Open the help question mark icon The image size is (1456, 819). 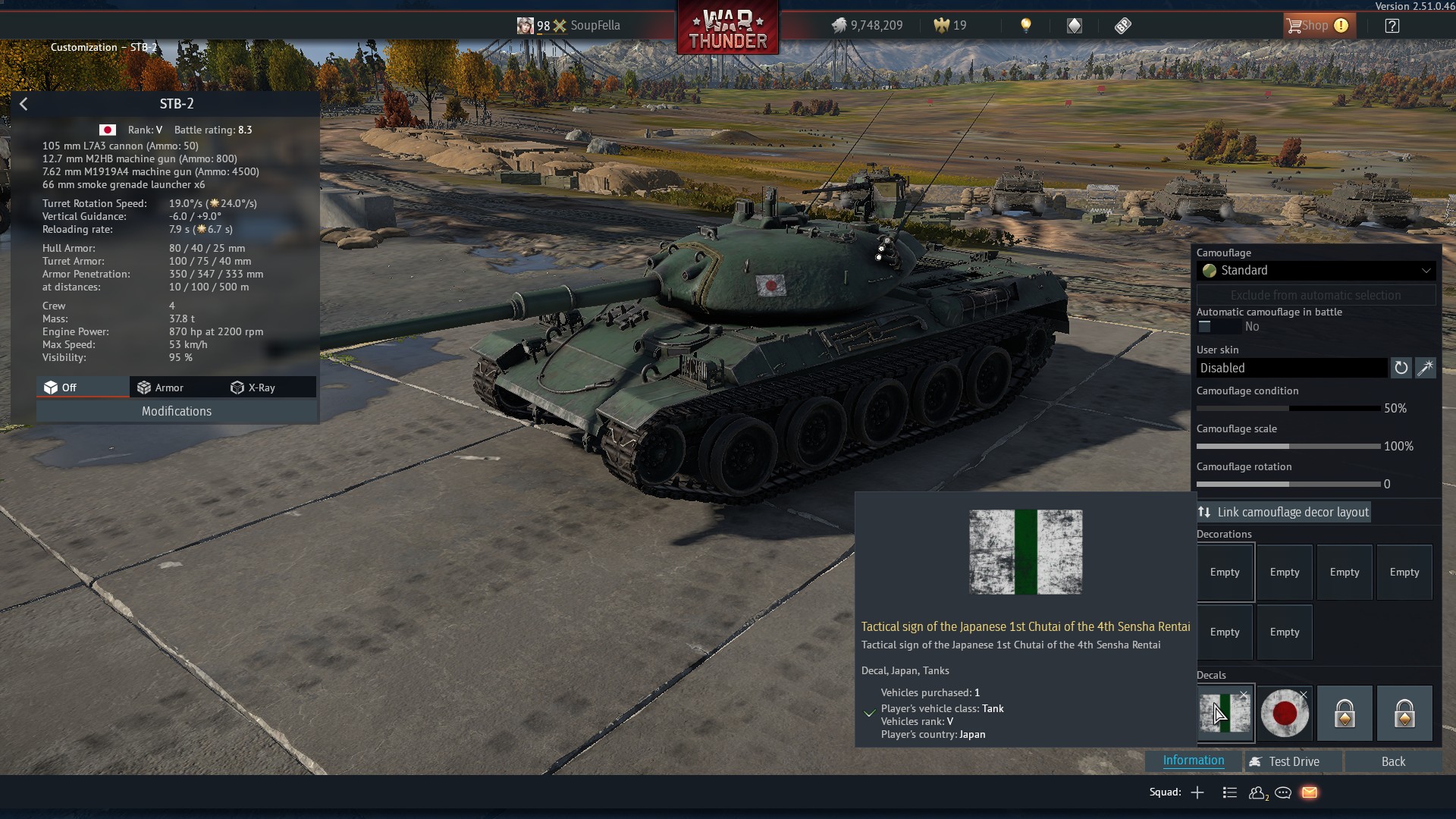pos(1392,26)
